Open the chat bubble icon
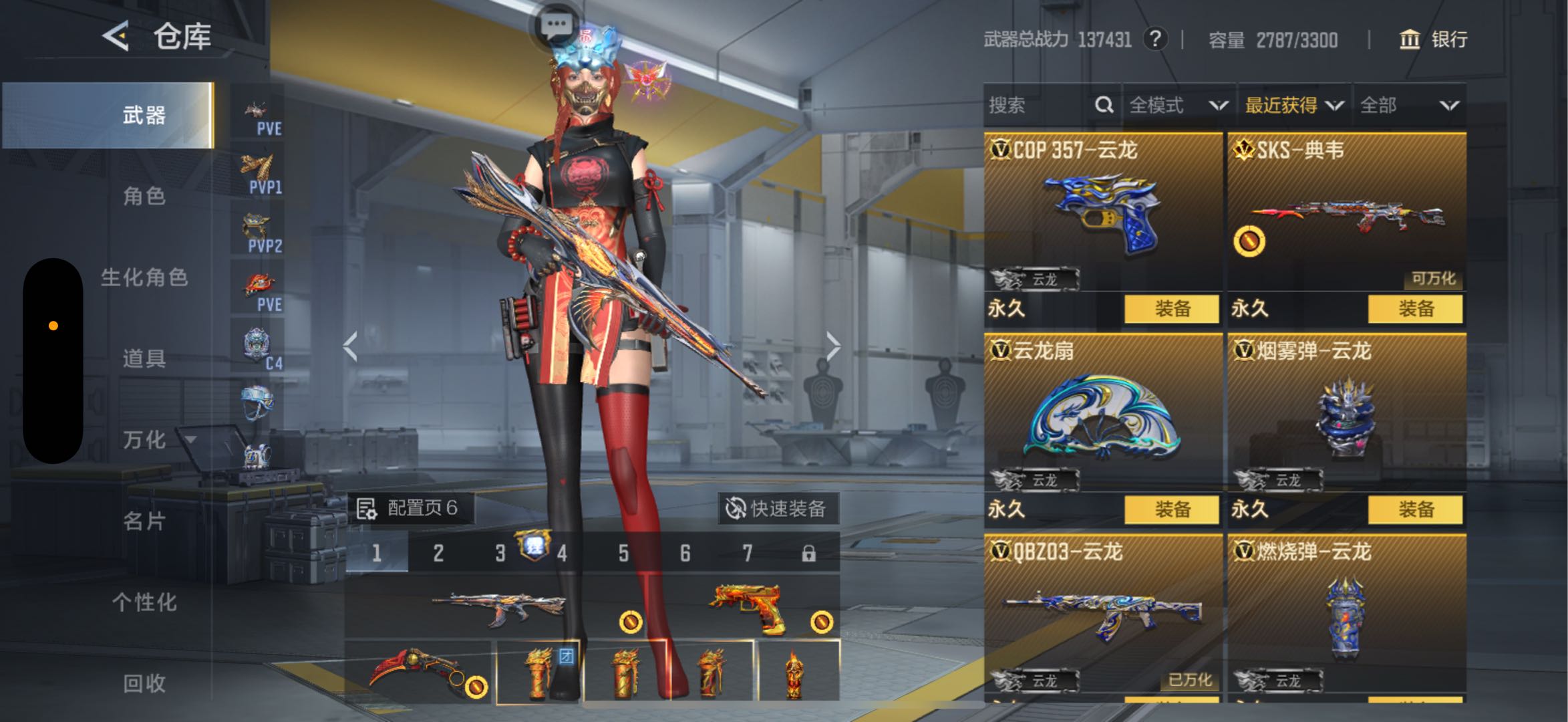This screenshot has height=722, width=1568. pos(556,26)
